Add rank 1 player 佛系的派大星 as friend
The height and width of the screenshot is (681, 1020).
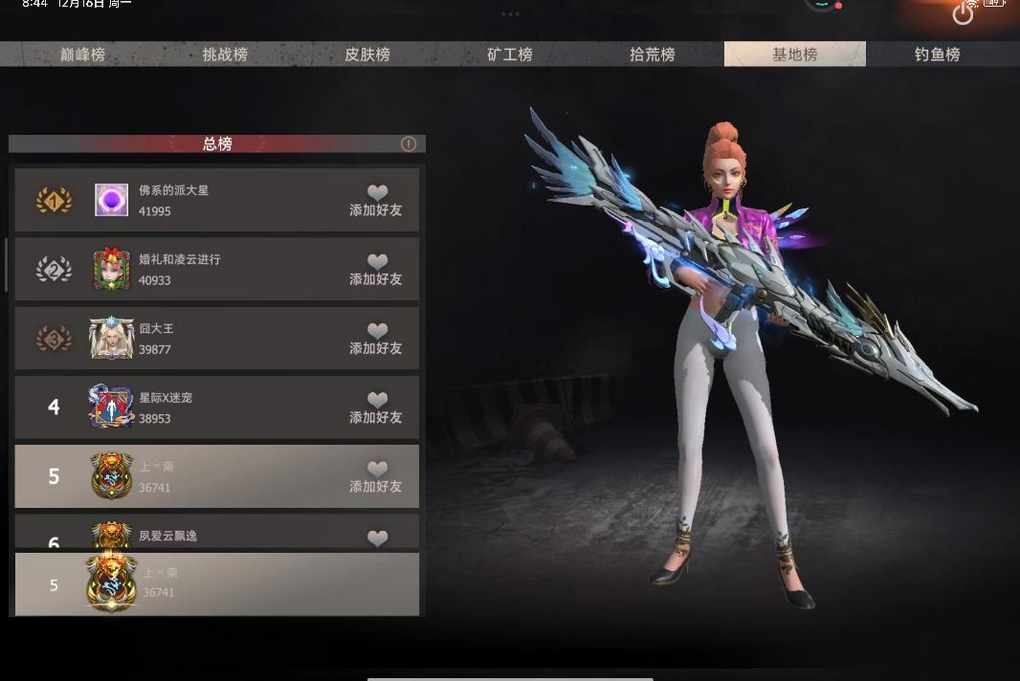pos(376,200)
